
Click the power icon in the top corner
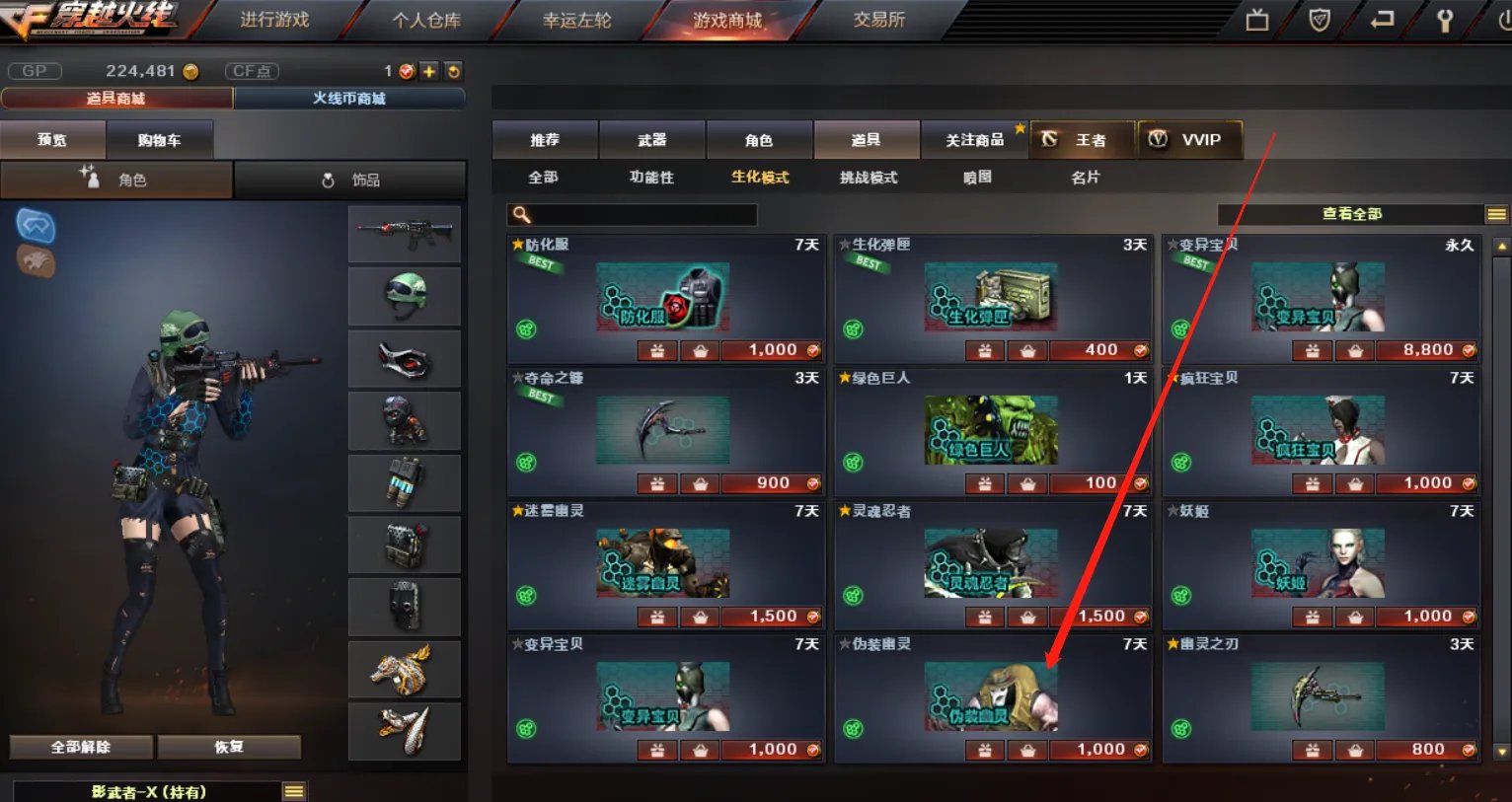[1504, 20]
